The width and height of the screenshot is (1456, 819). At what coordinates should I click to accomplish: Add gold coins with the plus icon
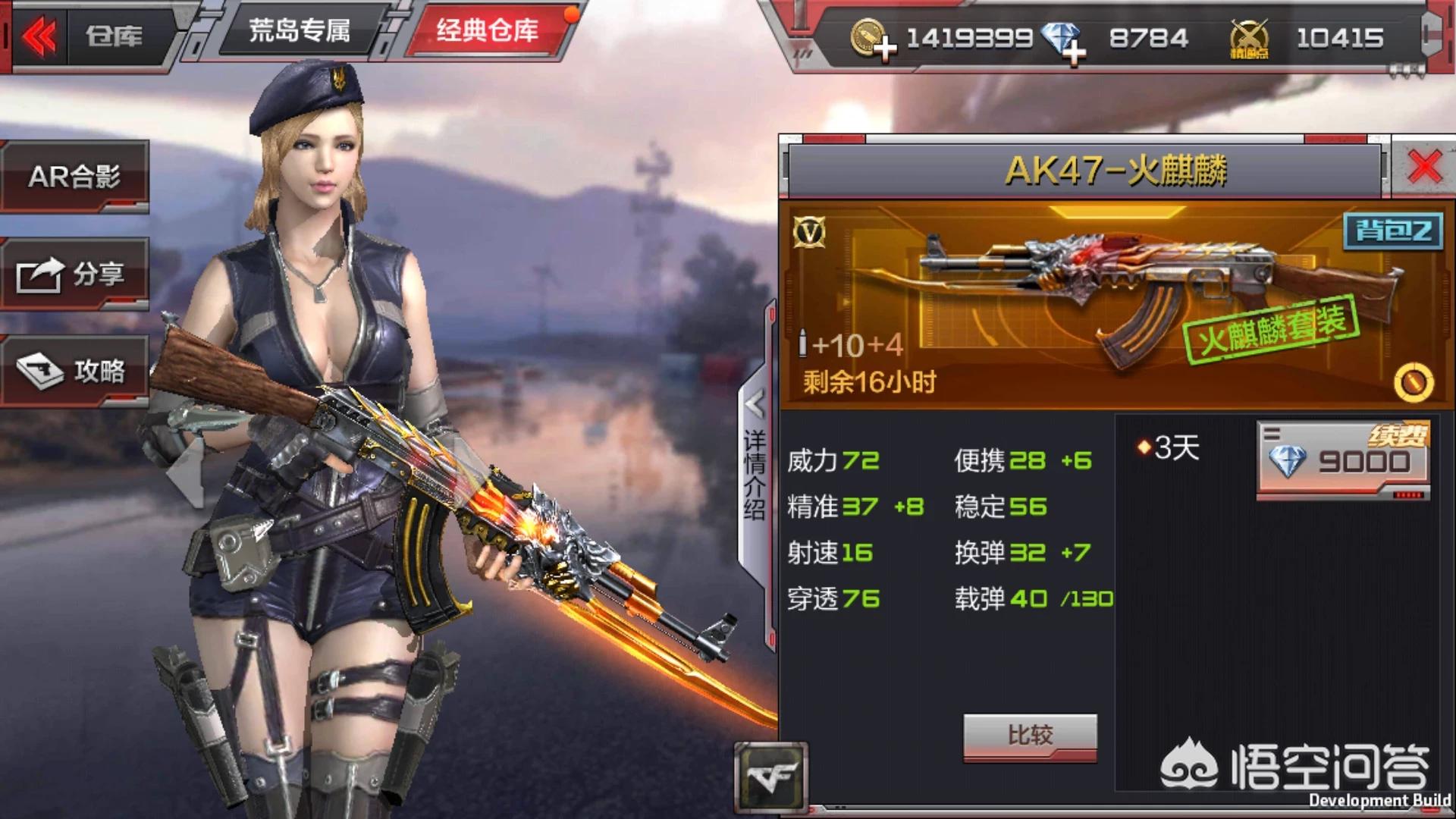pyautogui.click(x=883, y=49)
